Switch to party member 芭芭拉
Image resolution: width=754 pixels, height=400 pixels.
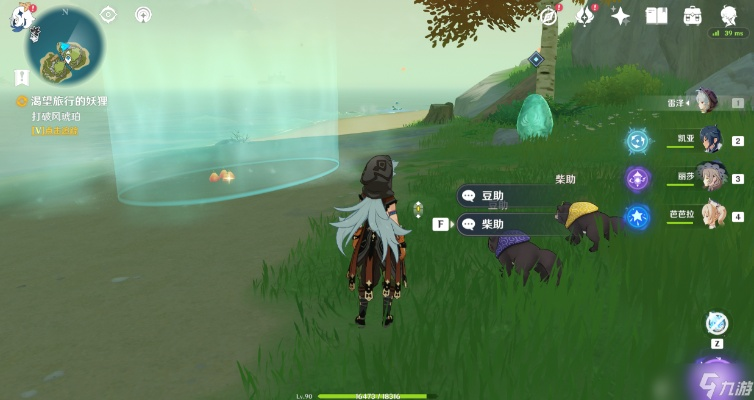point(712,214)
